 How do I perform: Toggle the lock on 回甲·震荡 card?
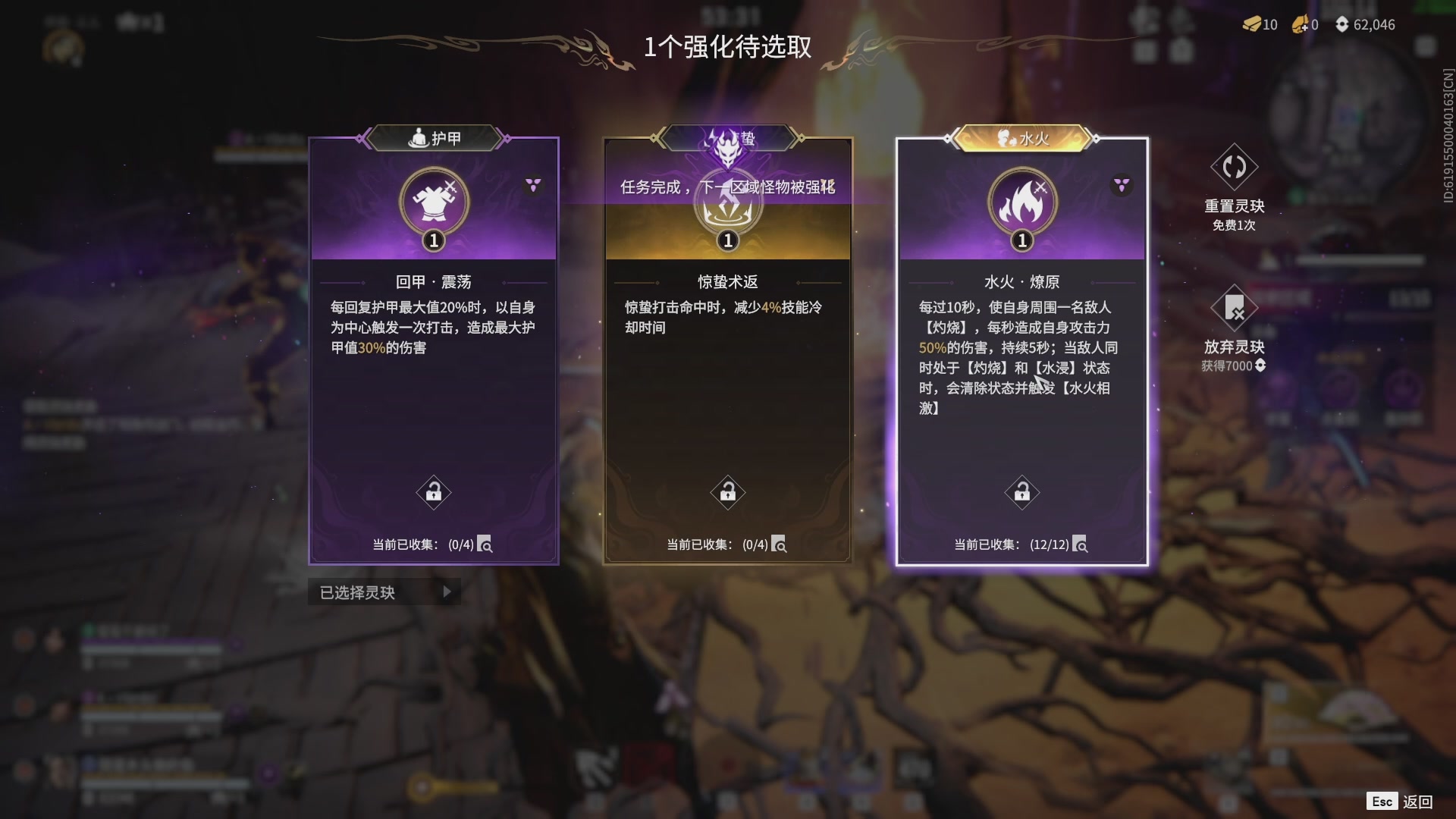coord(433,491)
